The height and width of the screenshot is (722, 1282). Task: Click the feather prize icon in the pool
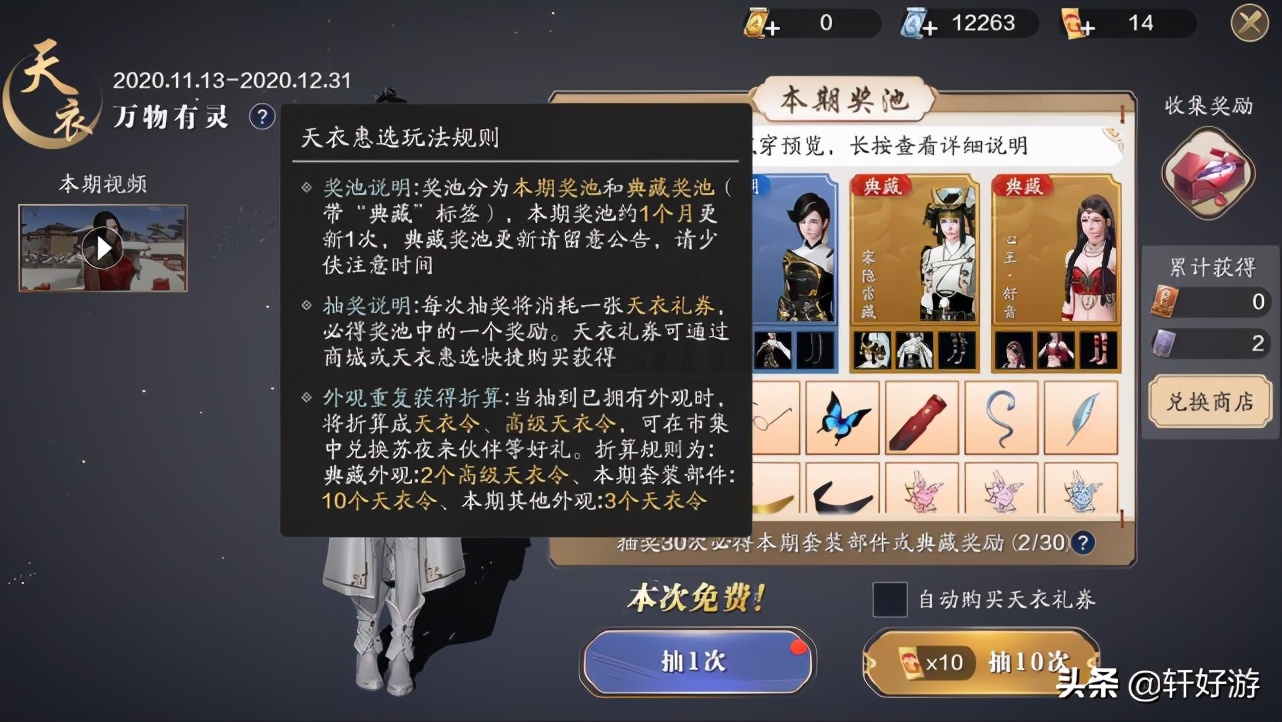point(1082,418)
